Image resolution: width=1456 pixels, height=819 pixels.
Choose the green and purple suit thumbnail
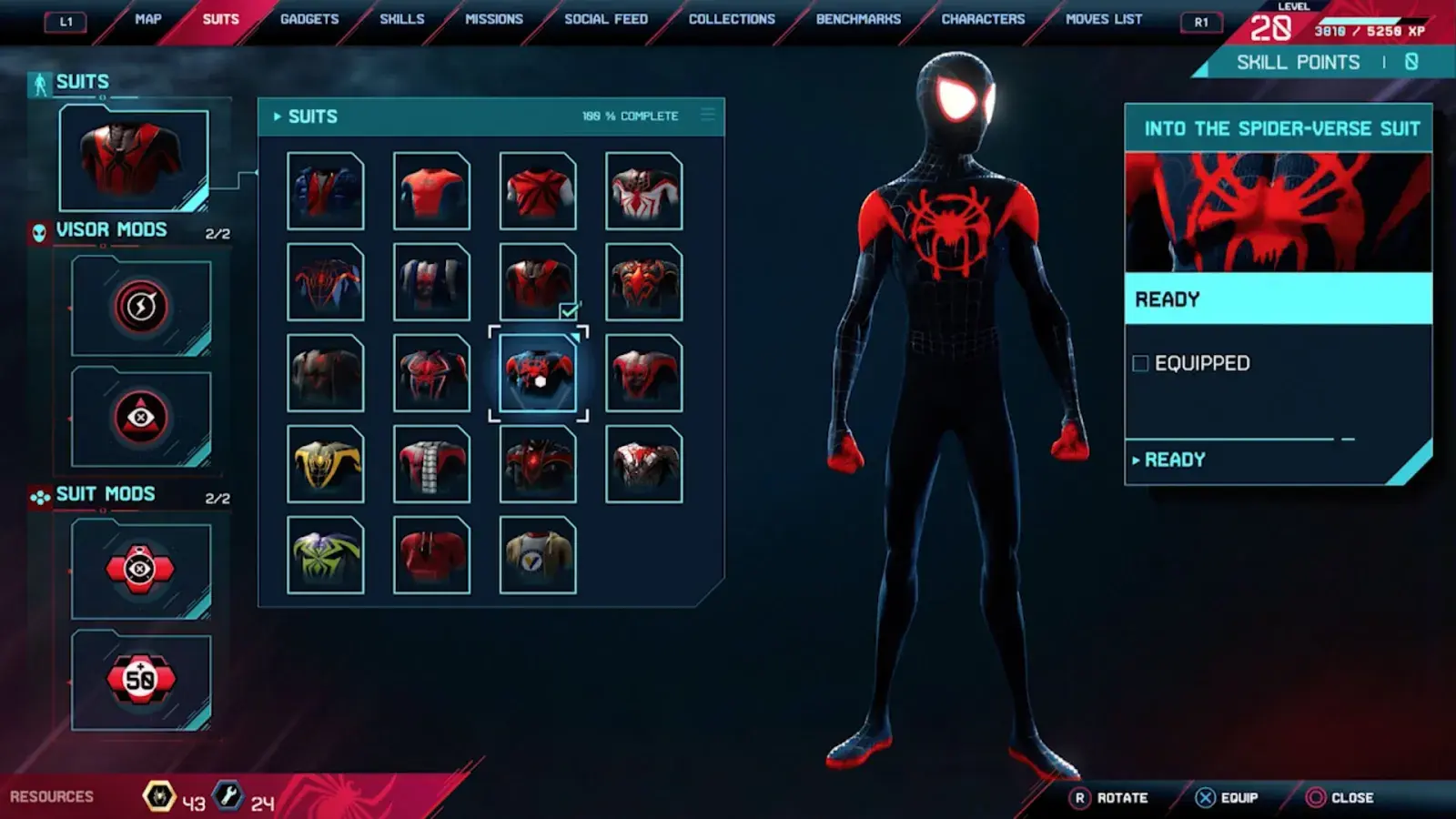(x=326, y=555)
